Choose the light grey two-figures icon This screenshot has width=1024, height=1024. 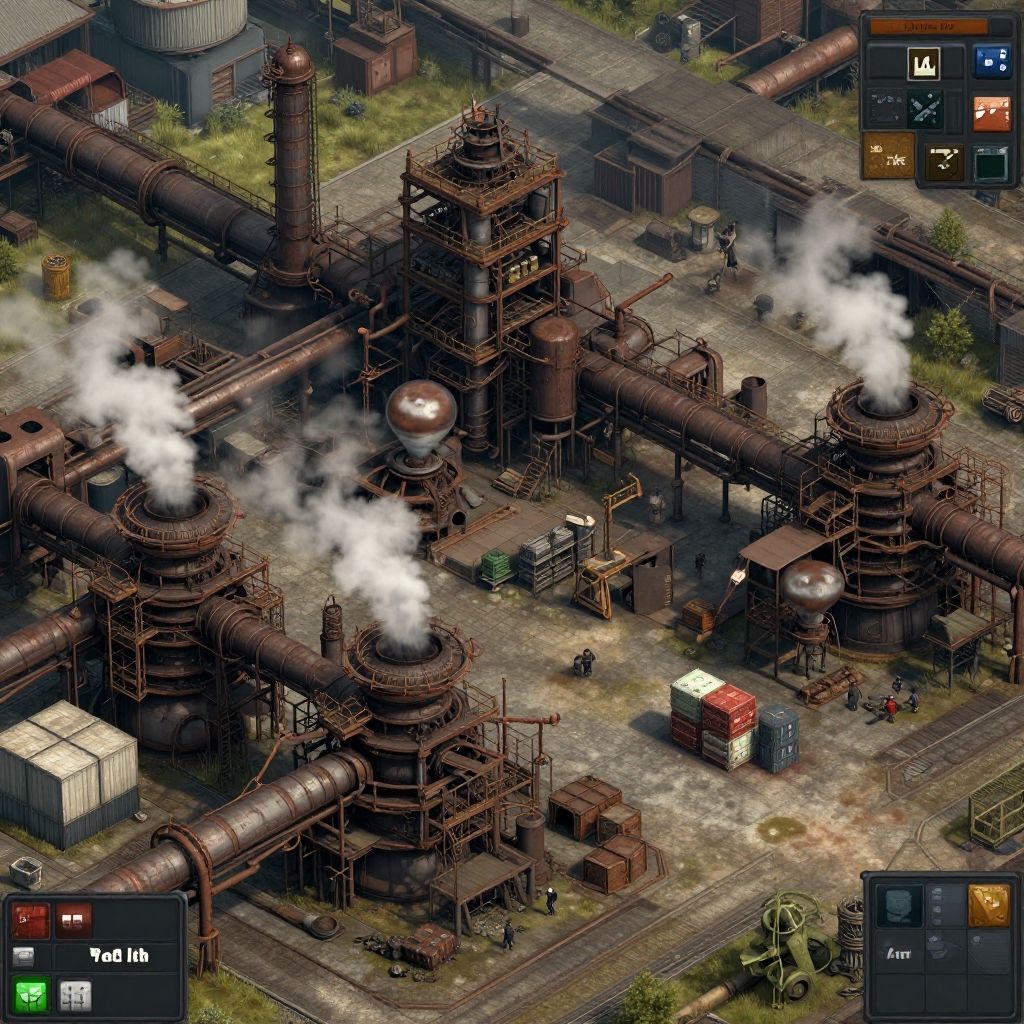(75, 995)
